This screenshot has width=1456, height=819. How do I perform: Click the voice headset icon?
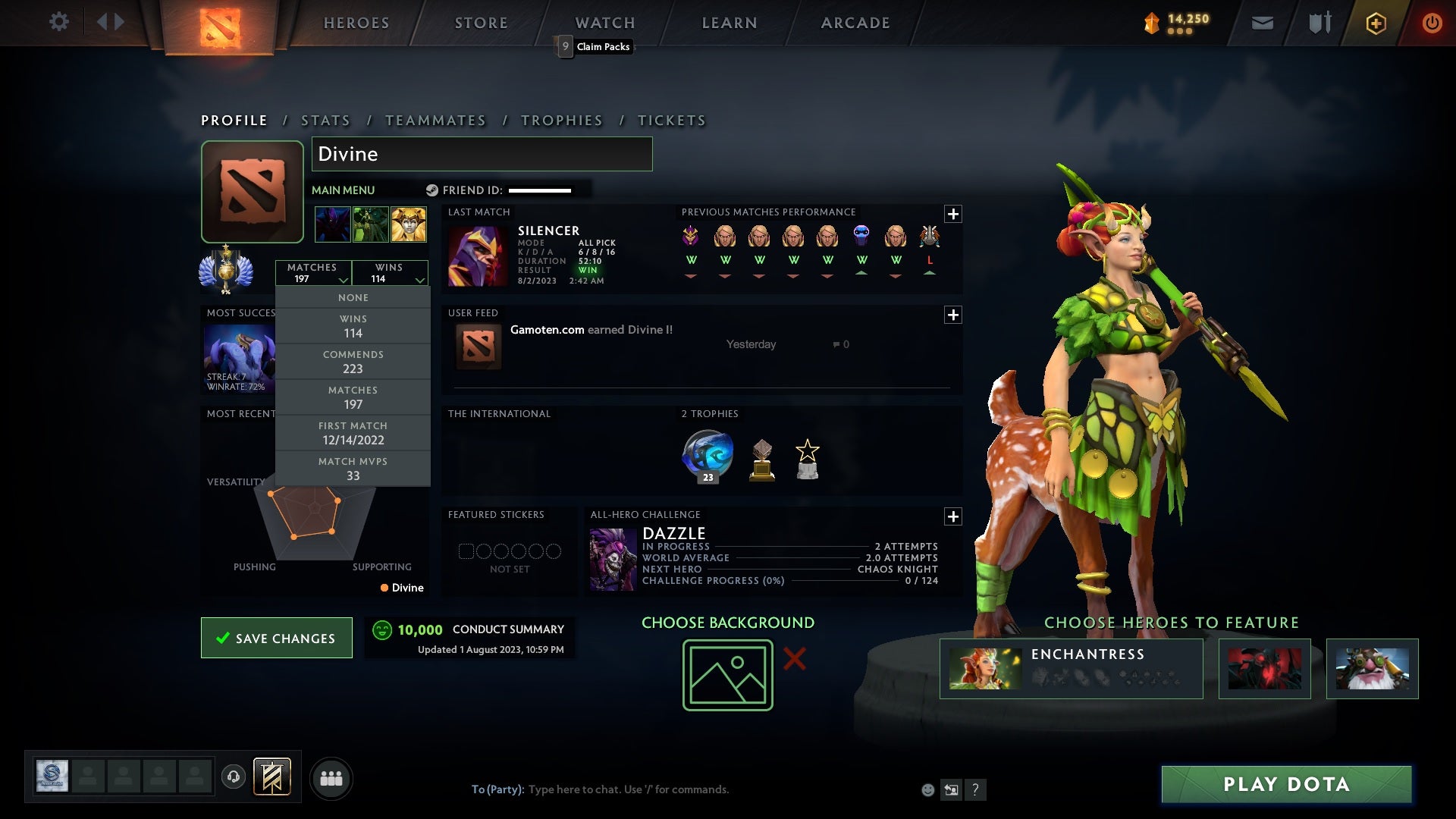tap(234, 777)
